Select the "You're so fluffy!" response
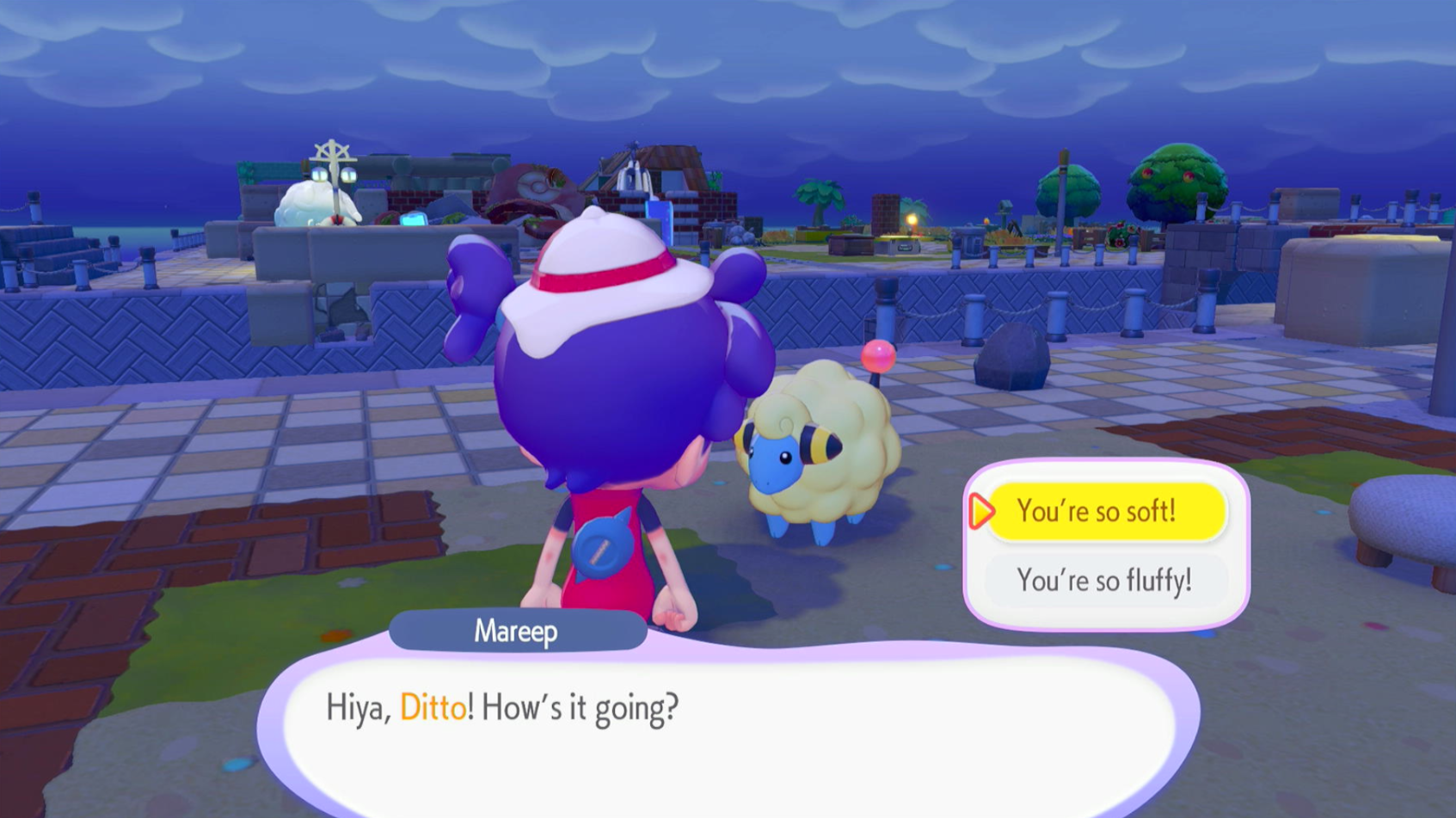 coord(1104,581)
